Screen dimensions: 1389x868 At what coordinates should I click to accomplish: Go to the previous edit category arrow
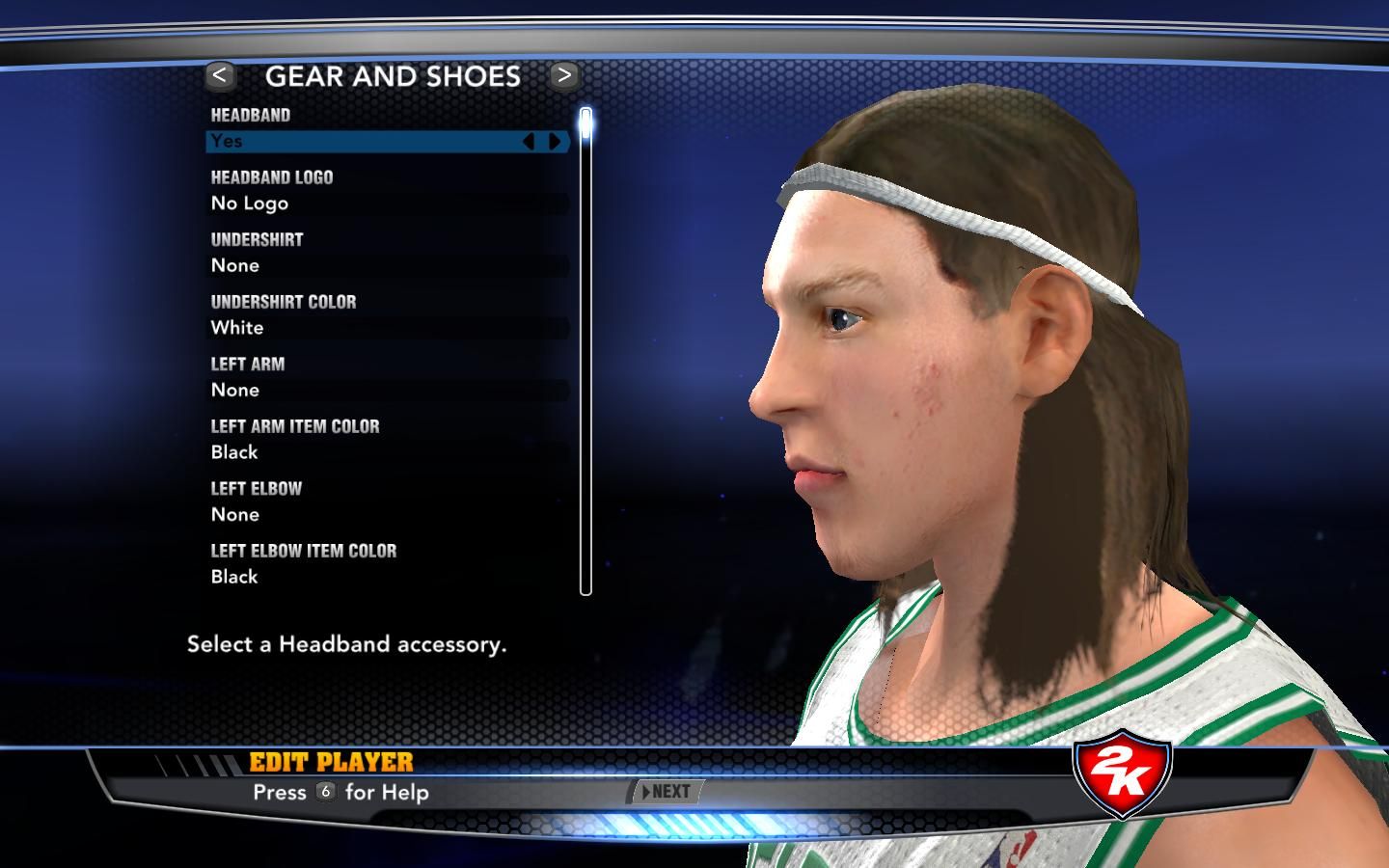click(221, 75)
